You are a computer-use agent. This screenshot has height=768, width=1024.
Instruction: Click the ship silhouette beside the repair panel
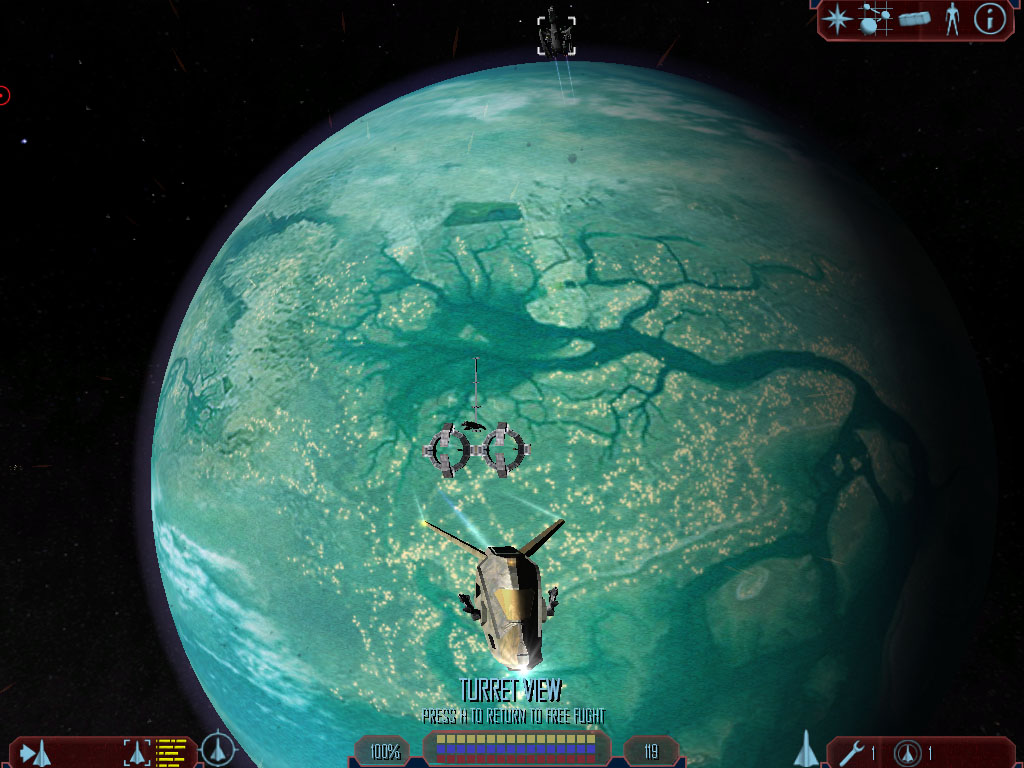point(806,749)
